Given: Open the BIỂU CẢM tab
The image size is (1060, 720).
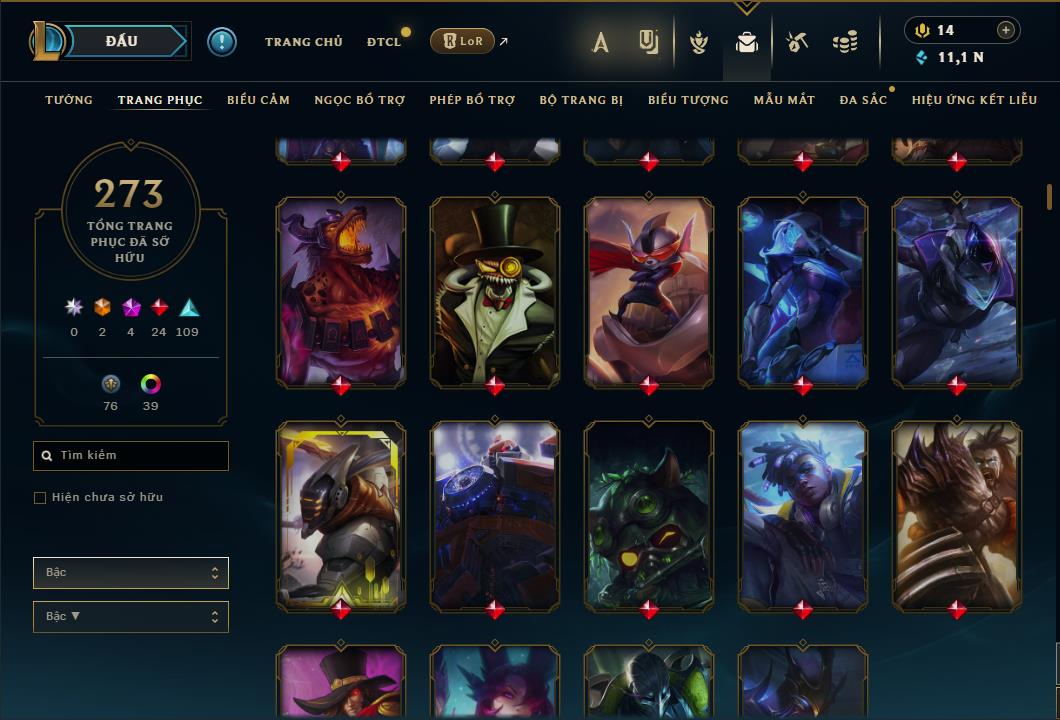Looking at the screenshot, I should (x=258, y=100).
